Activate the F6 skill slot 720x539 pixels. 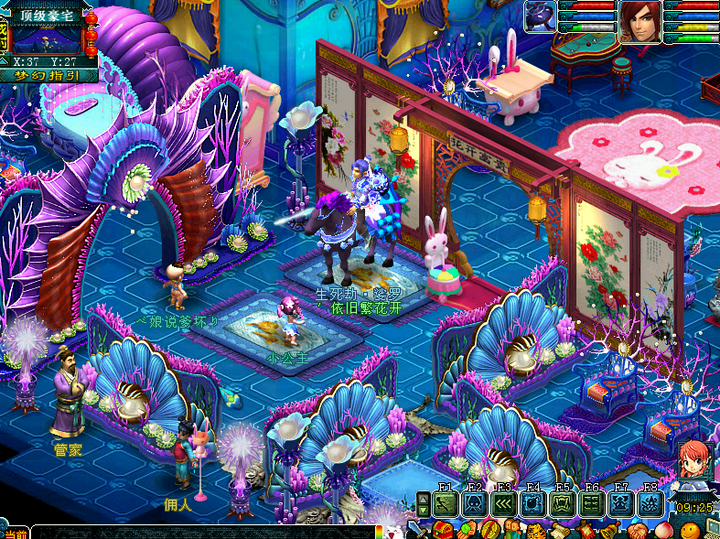pyautogui.click(x=591, y=503)
